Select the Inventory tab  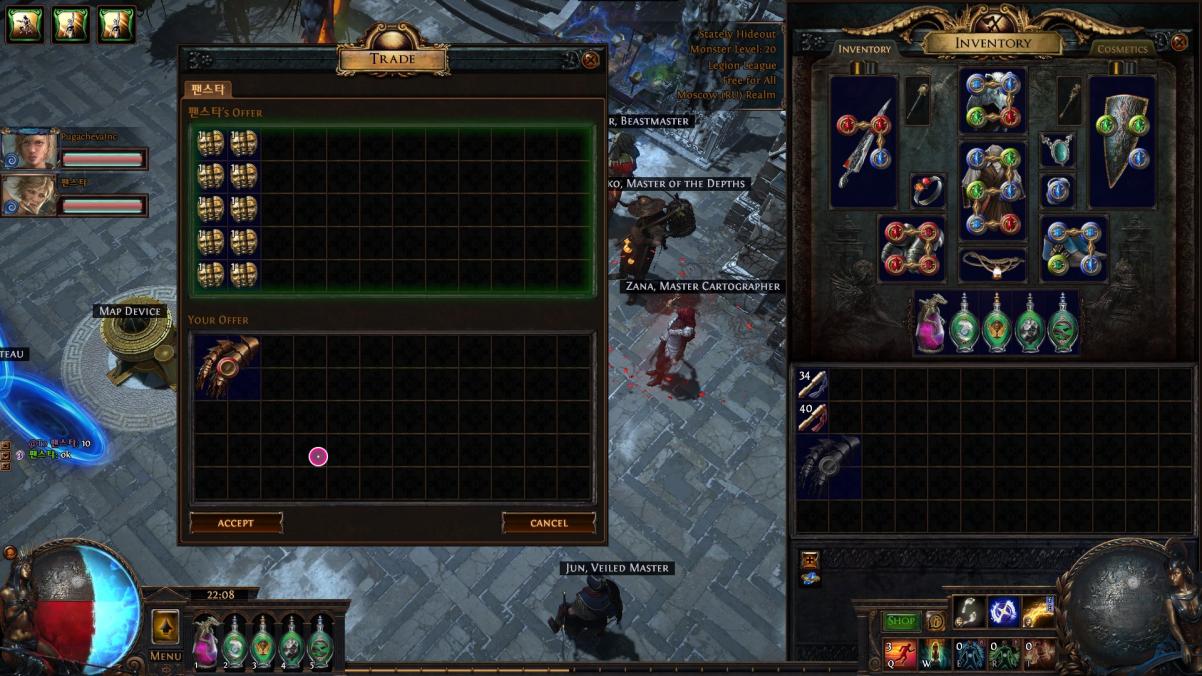[x=864, y=49]
